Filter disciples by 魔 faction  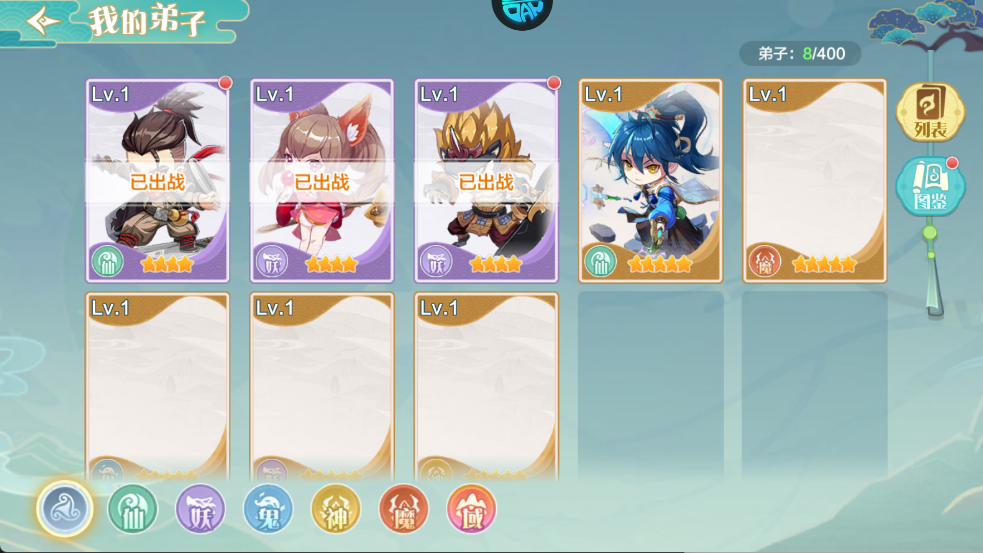403,509
